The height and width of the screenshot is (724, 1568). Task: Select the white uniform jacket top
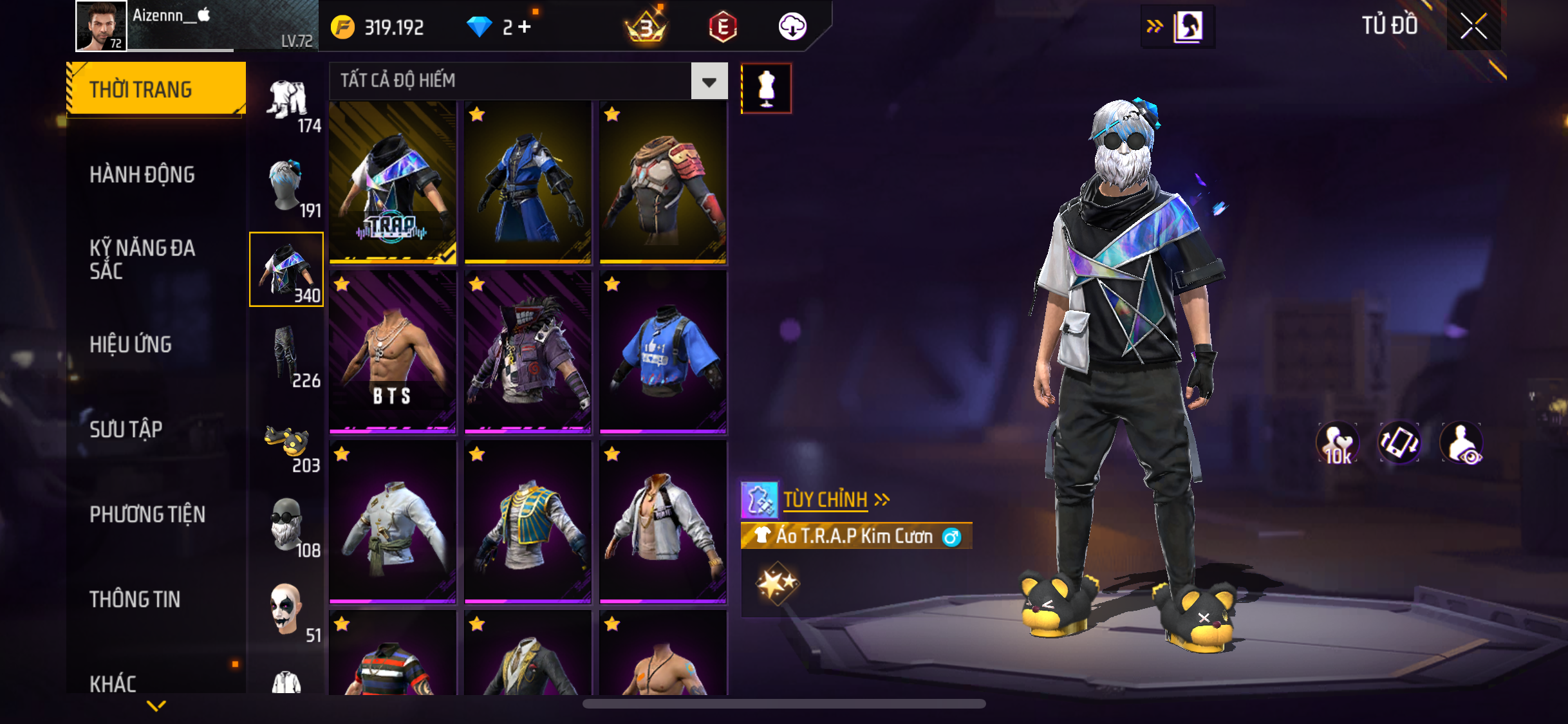pyautogui.click(x=393, y=522)
